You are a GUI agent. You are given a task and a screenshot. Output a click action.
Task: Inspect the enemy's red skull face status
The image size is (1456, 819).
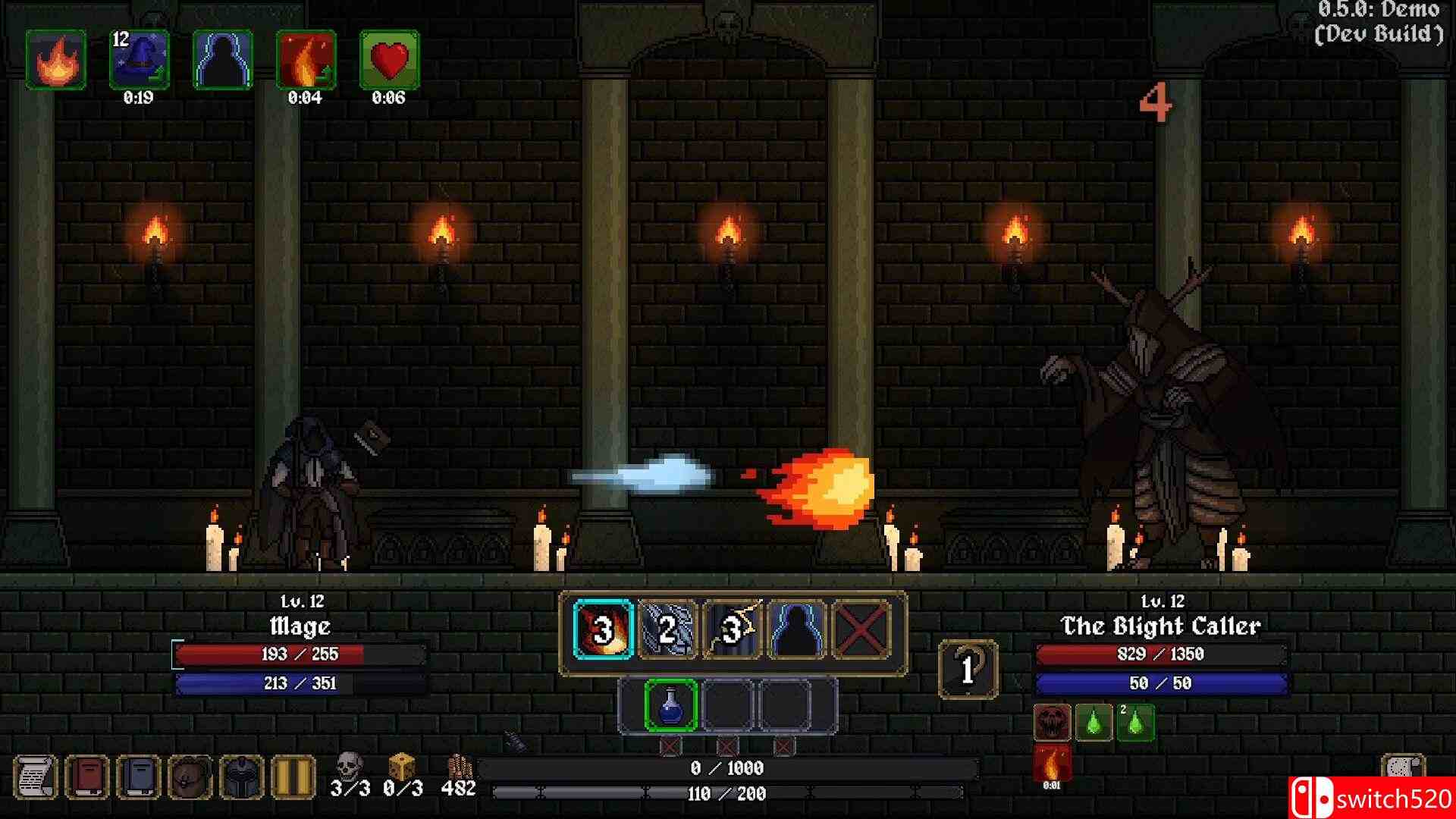(x=1053, y=723)
